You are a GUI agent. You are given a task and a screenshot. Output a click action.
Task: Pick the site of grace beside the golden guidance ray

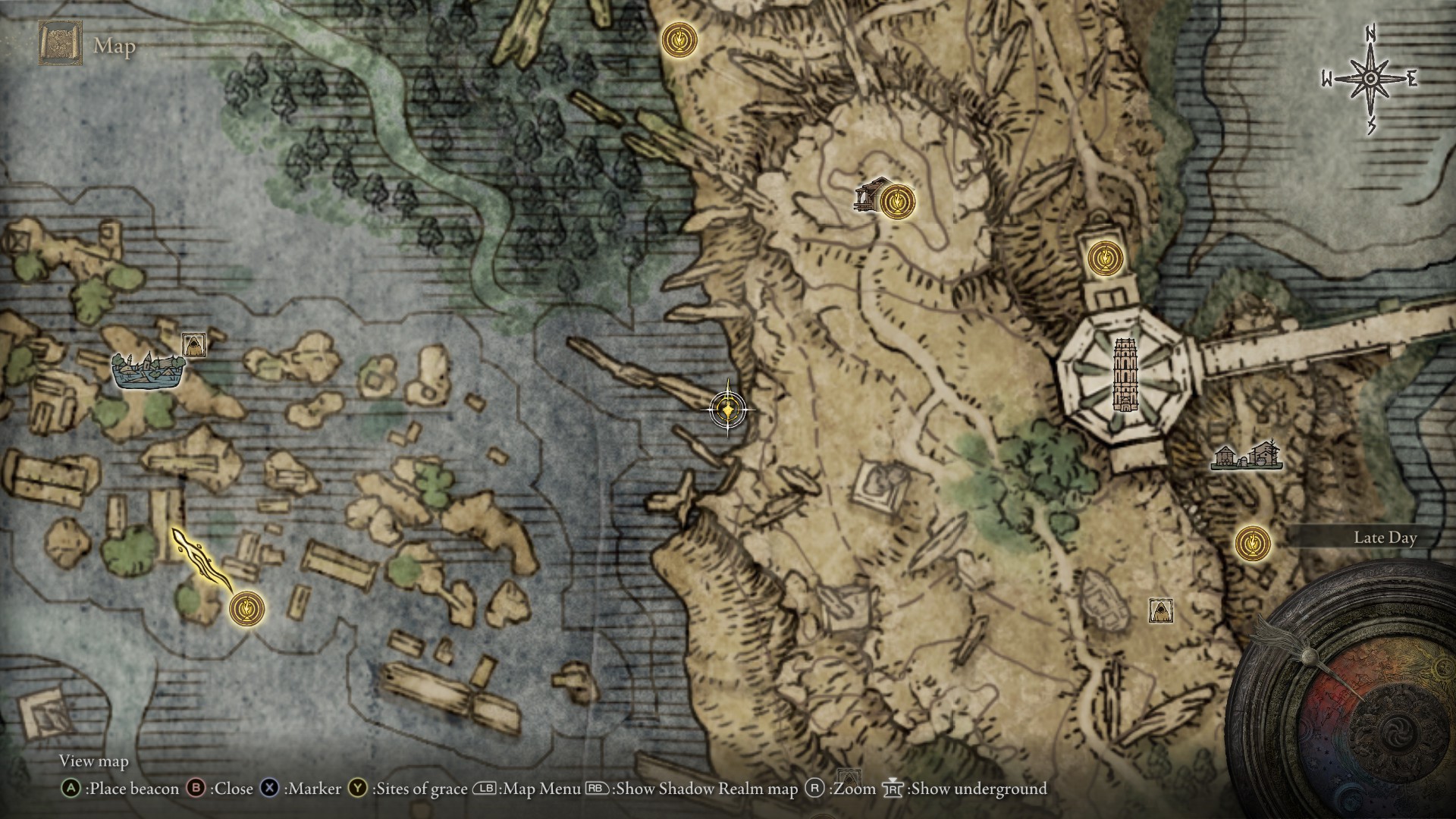tap(246, 607)
